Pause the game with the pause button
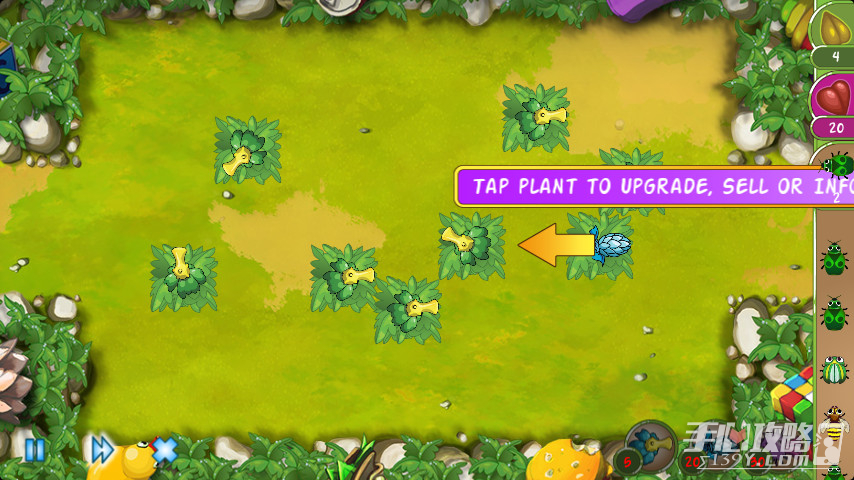The width and height of the screenshot is (854, 480). pyautogui.click(x=34, y=450)
